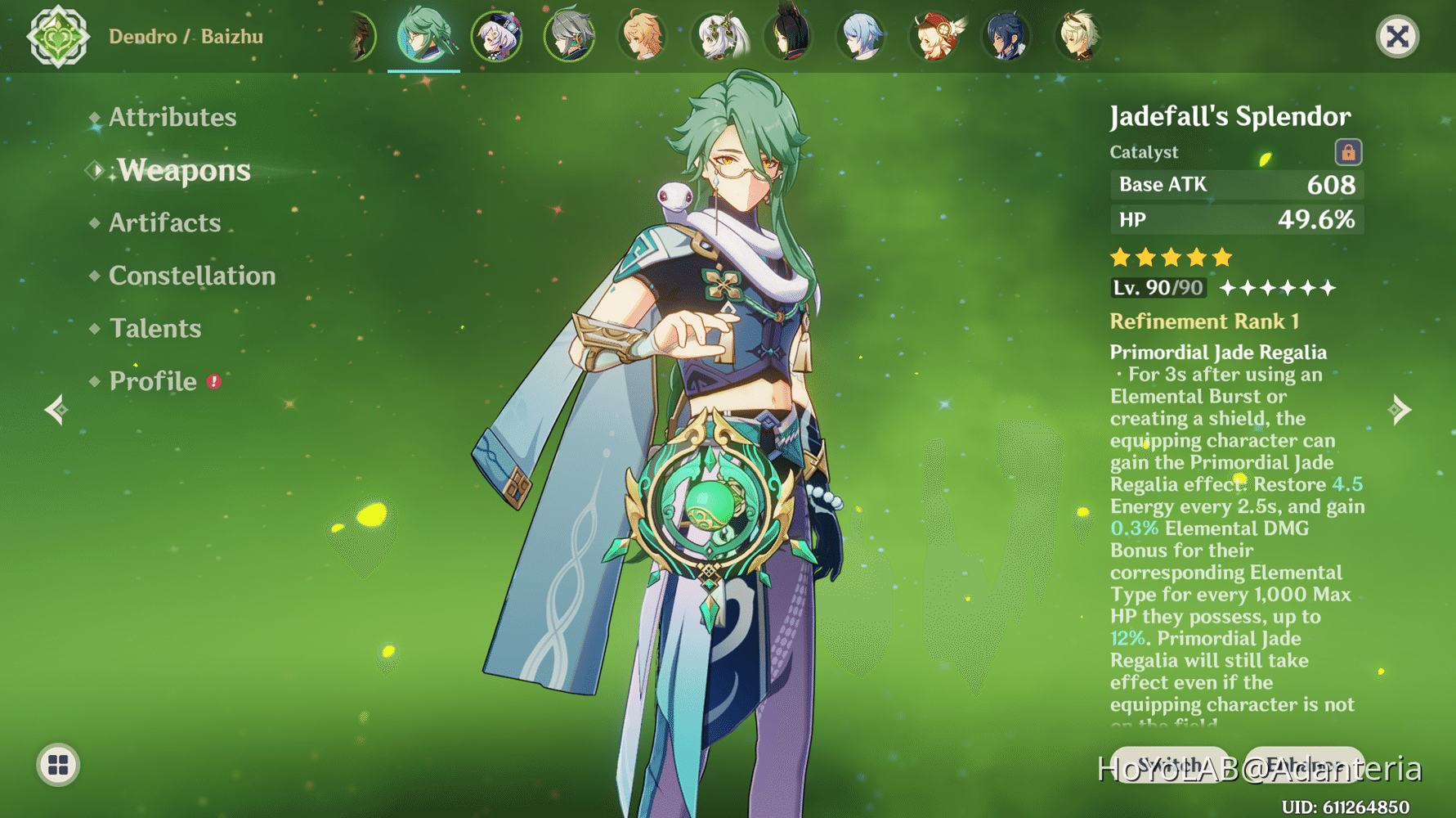Select Qiqi's portrait with the purple hat

point(497,37)
